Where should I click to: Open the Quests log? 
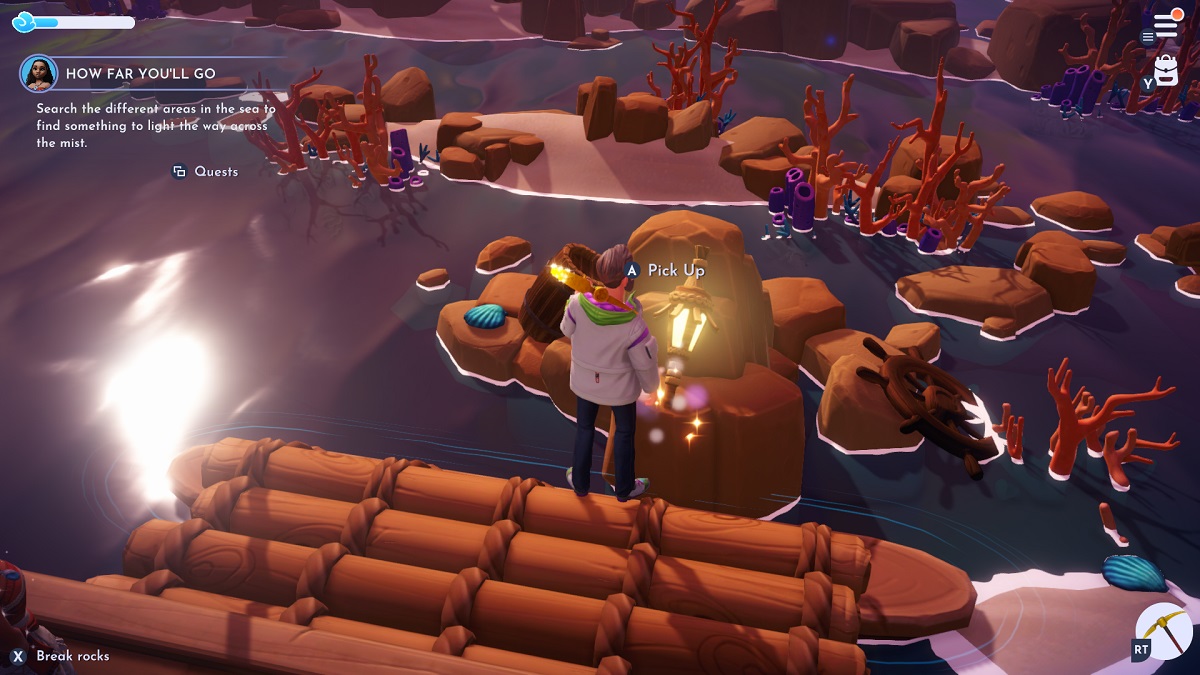[x=206, y=172]
